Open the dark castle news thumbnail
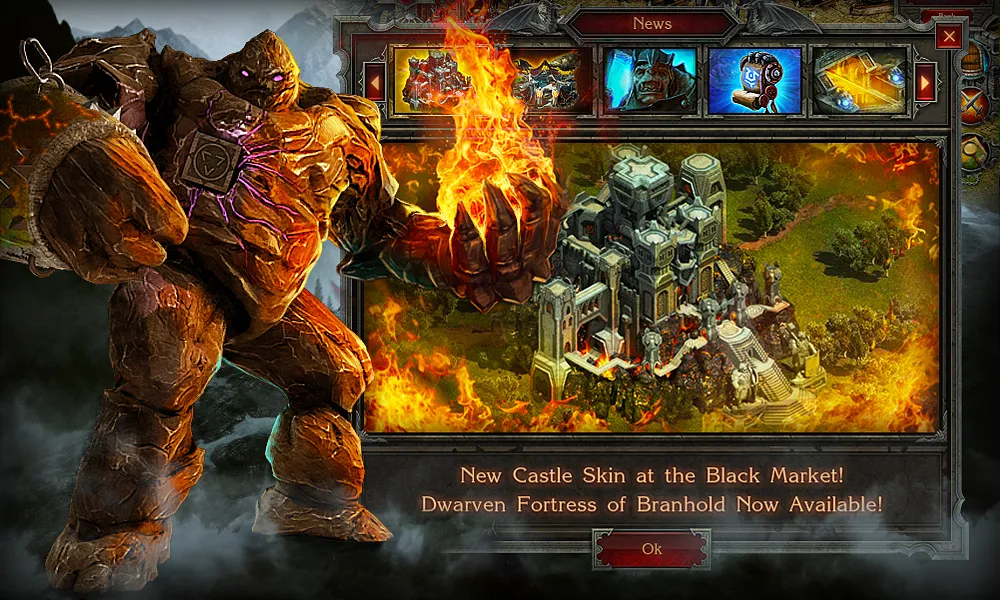The image size is (1000, 600). [x=545, y=80]
